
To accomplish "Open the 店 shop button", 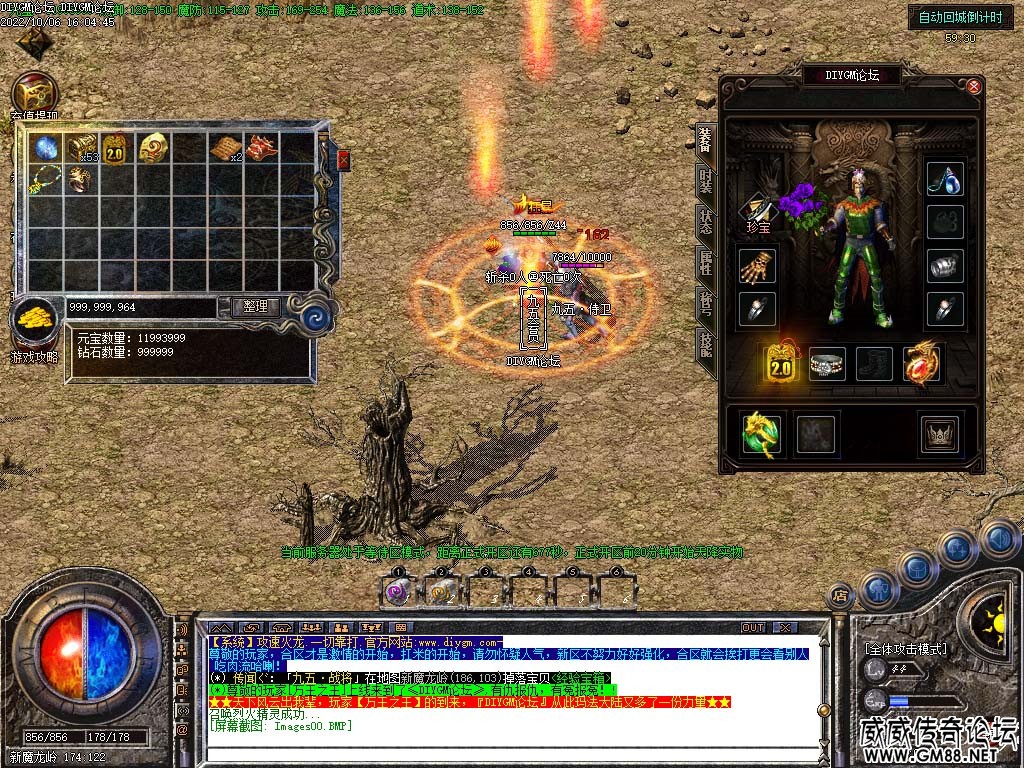I will 841,594.
